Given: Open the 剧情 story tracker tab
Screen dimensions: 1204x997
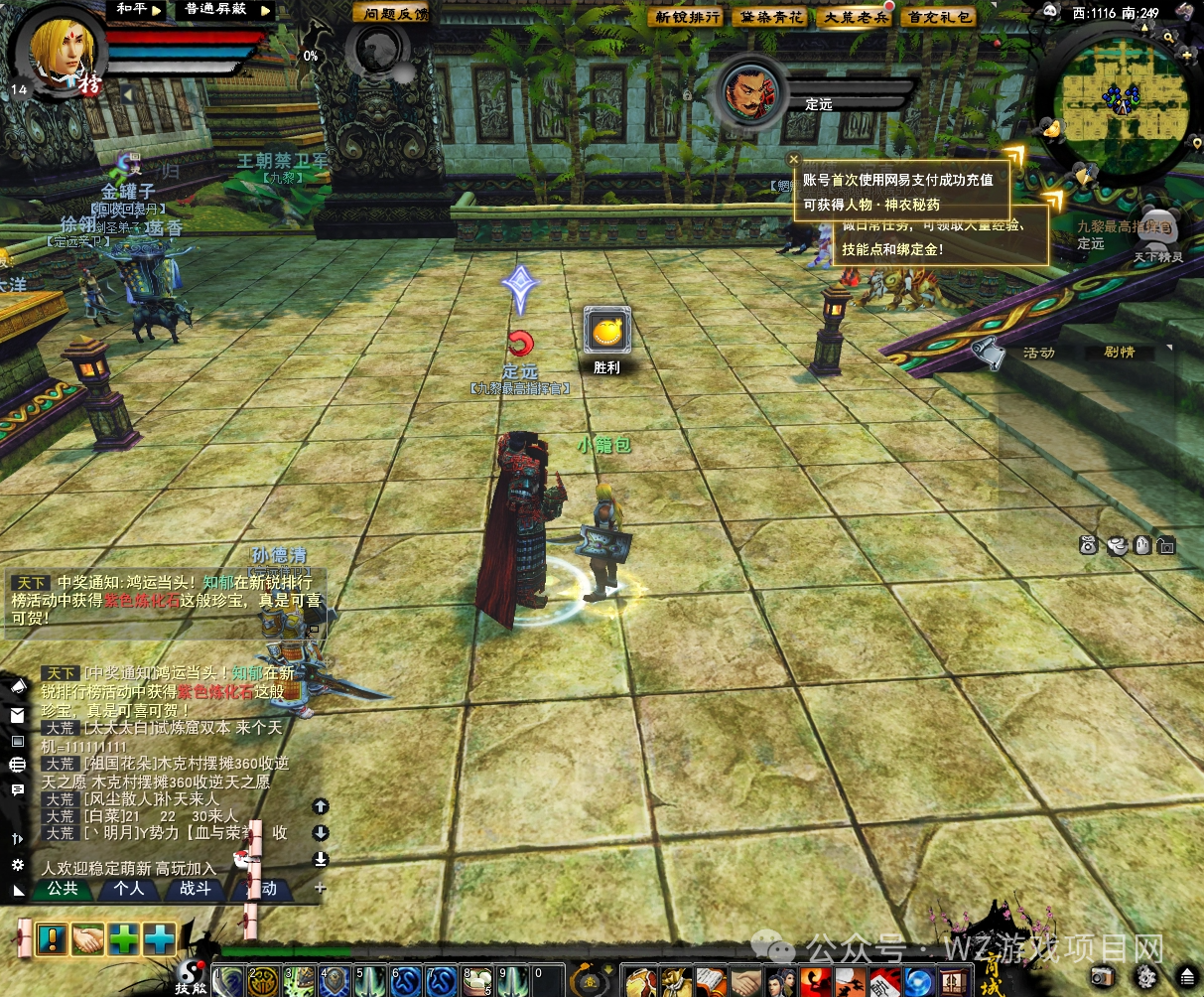Looking at the screenshot, I should click(1119, 353).
